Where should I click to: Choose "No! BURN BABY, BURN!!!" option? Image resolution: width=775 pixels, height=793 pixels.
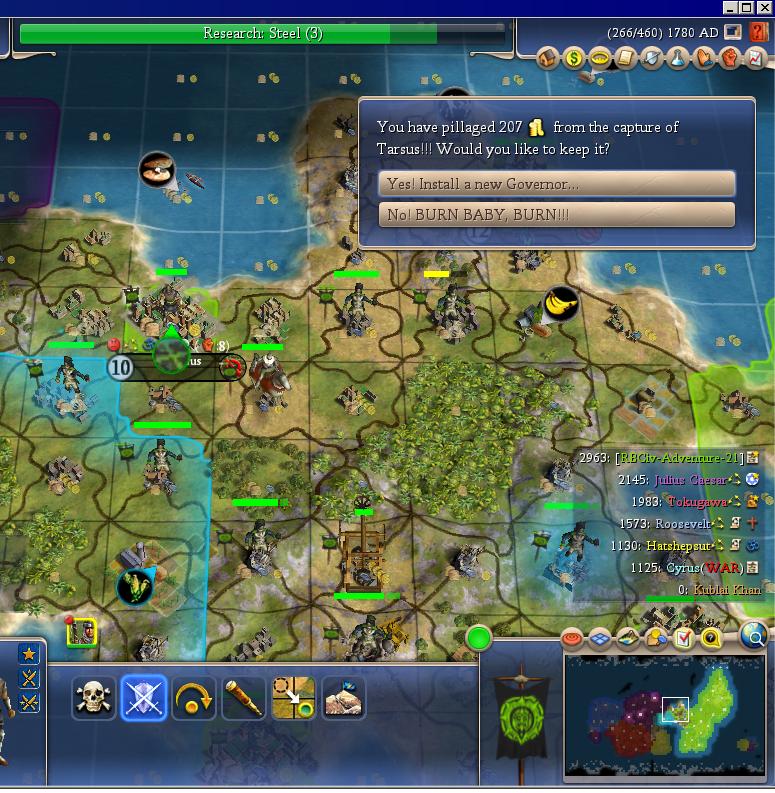point(556,215)
